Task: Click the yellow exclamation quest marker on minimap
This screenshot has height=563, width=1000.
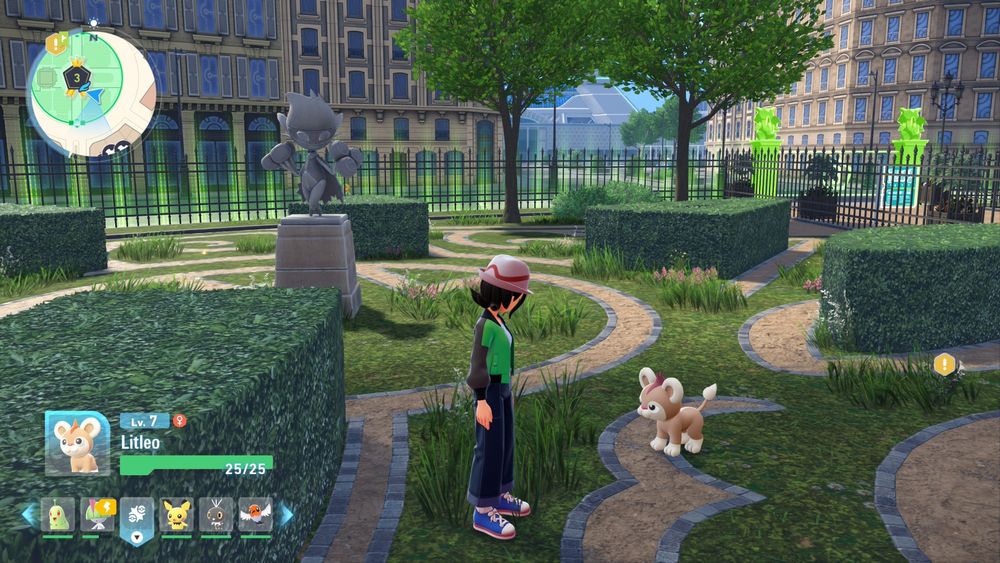Action: click(54, 45)
